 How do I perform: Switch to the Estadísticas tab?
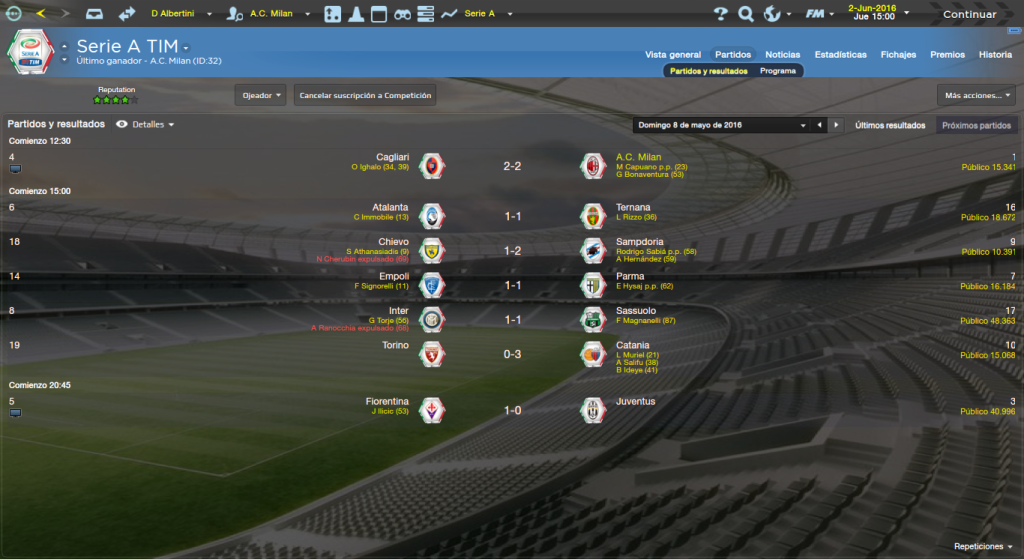840,54
